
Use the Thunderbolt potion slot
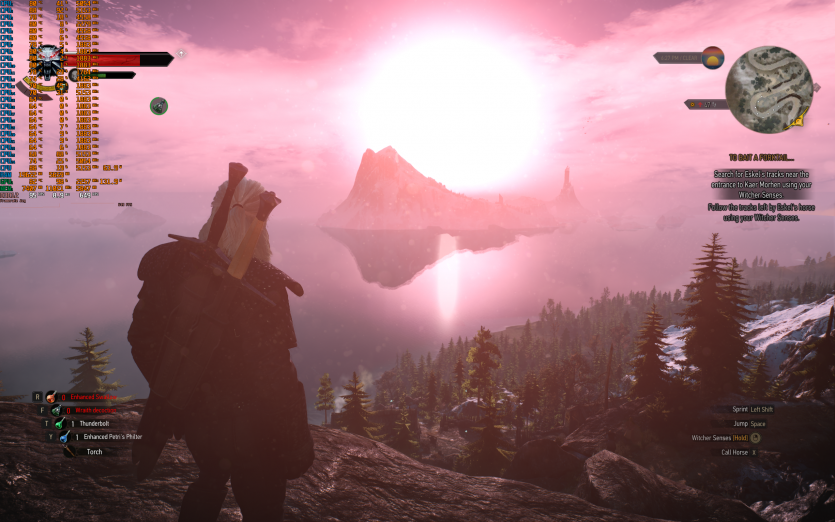62,423
